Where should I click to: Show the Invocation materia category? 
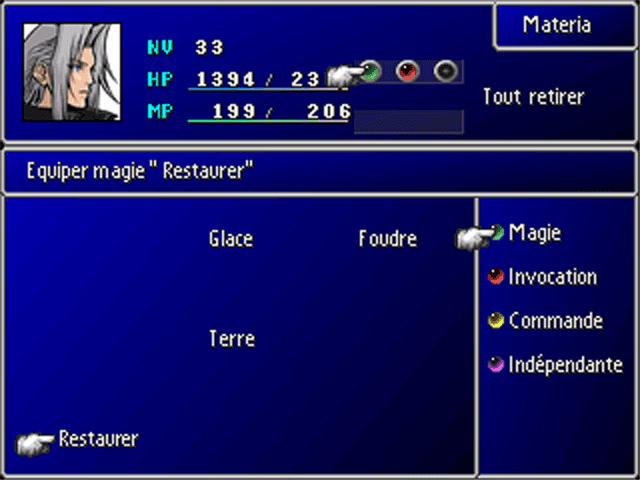tap(552, 277)
